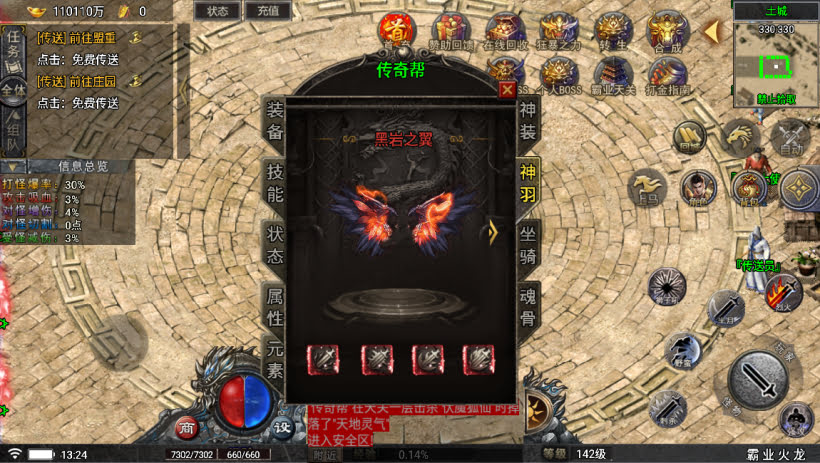
Task: Open the 充值 recharge button
Action: [x=267, y=11]
